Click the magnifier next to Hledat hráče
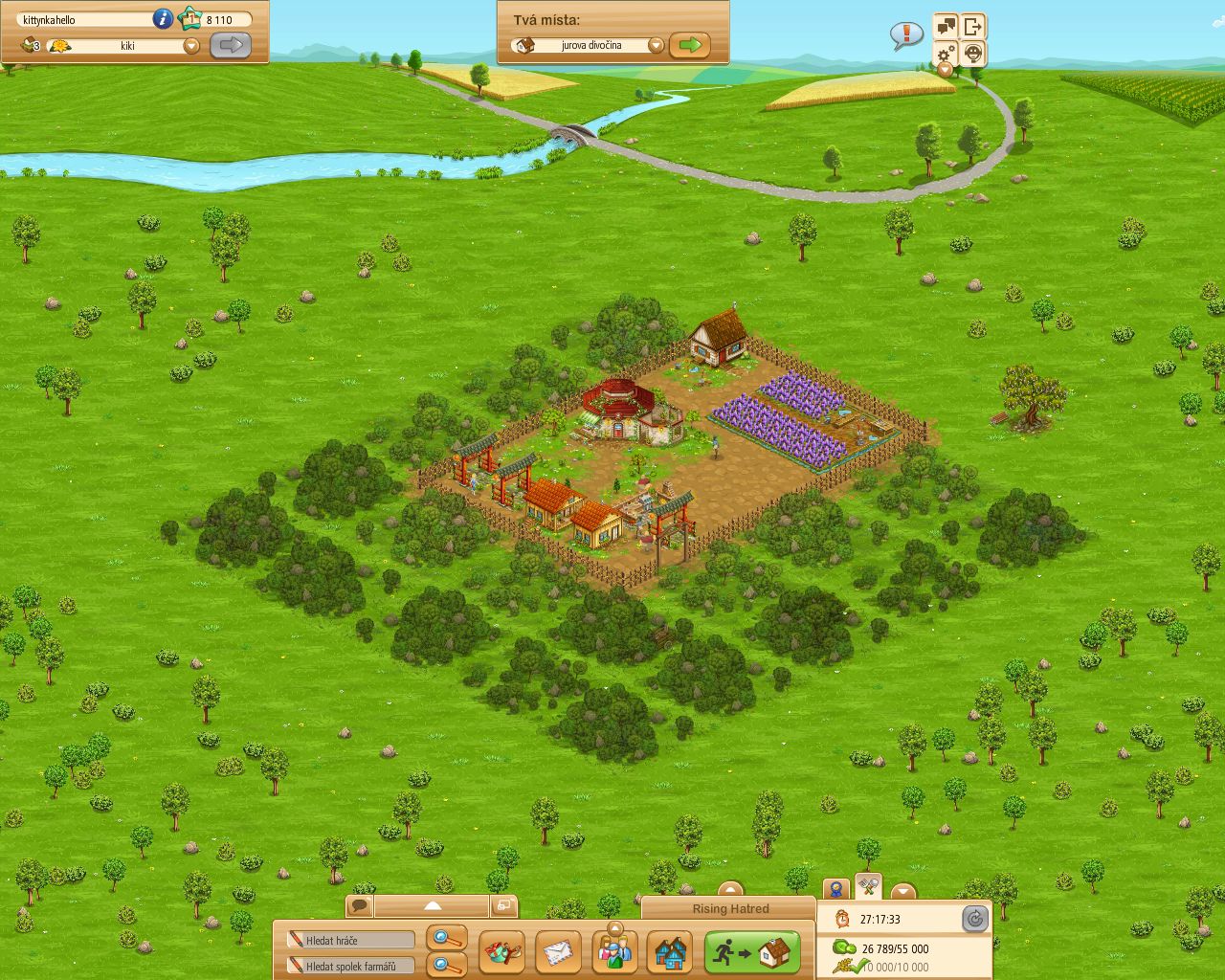The height and width of the screenshot is (980, 1225). coord(440,939)
